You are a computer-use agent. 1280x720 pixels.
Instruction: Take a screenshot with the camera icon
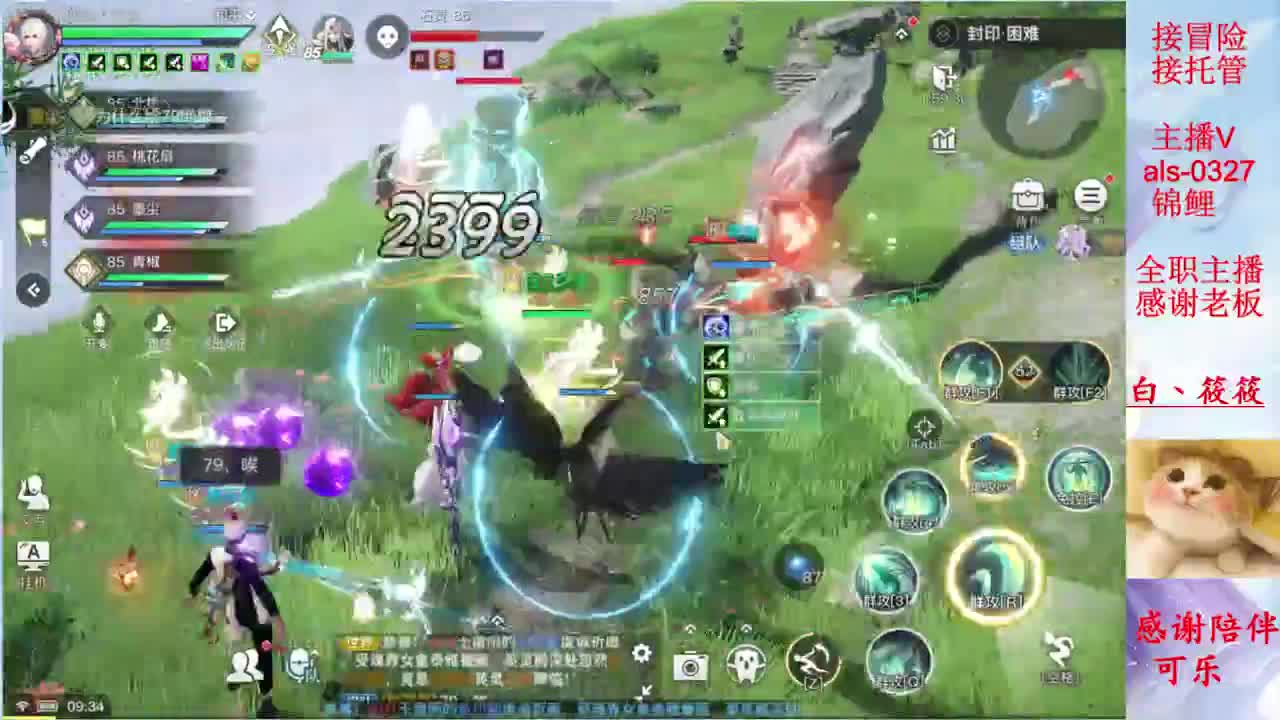690,665
